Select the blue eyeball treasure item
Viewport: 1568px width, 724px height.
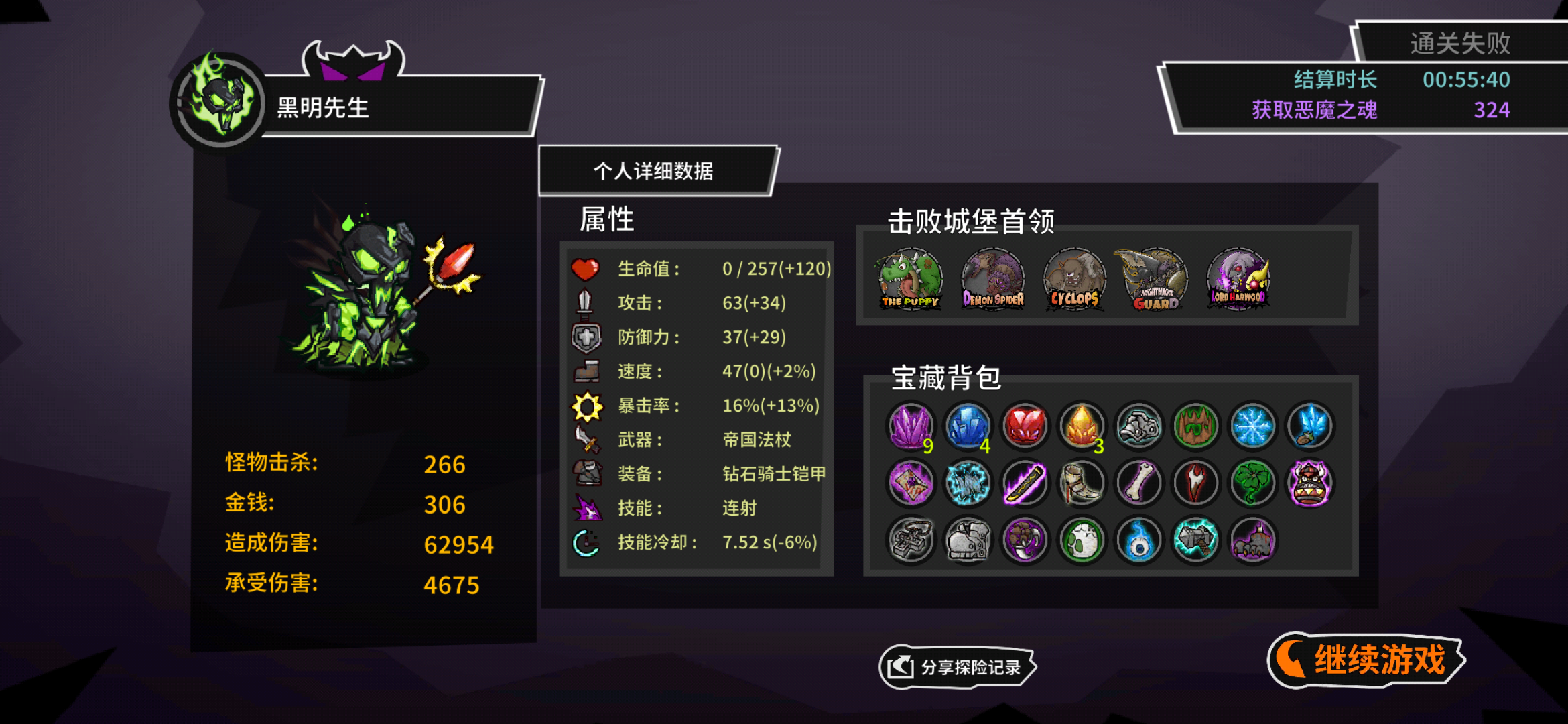click(x=1138, y=540)
